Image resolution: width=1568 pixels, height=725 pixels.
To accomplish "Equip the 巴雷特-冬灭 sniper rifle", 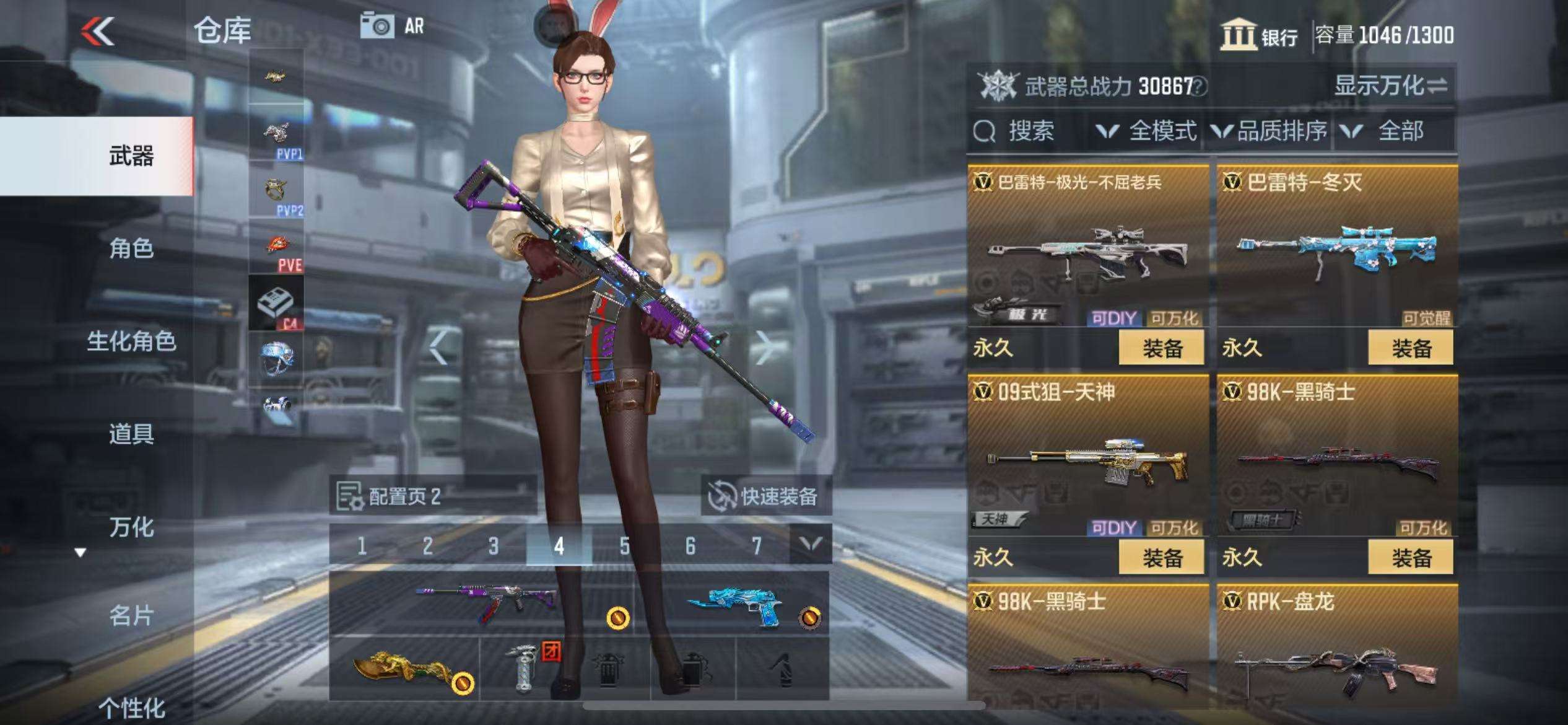I will [1411, 348].
